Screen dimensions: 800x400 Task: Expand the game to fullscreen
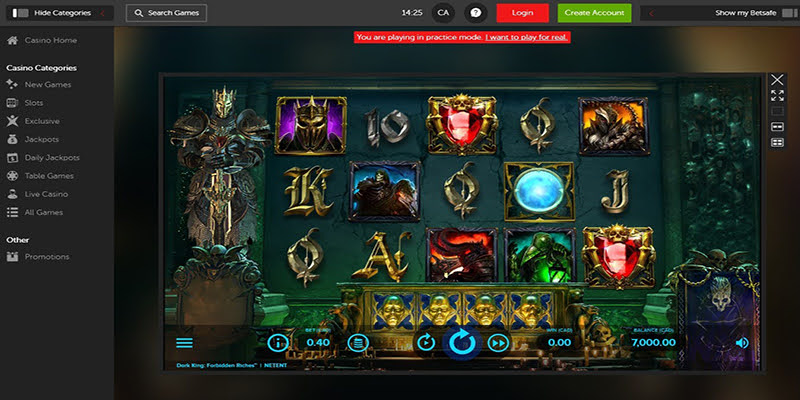777,95
